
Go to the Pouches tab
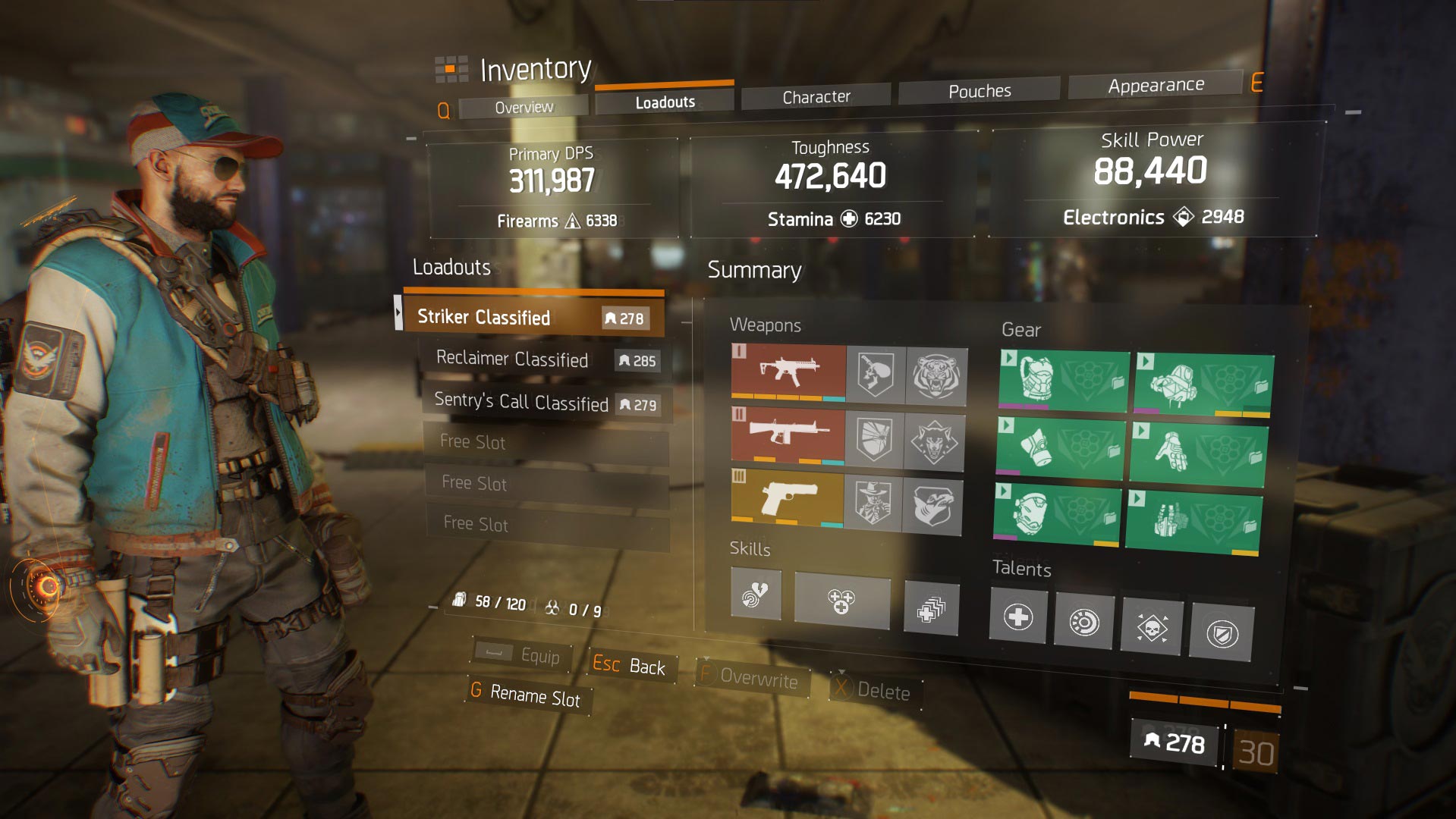[x=979, y=91]
